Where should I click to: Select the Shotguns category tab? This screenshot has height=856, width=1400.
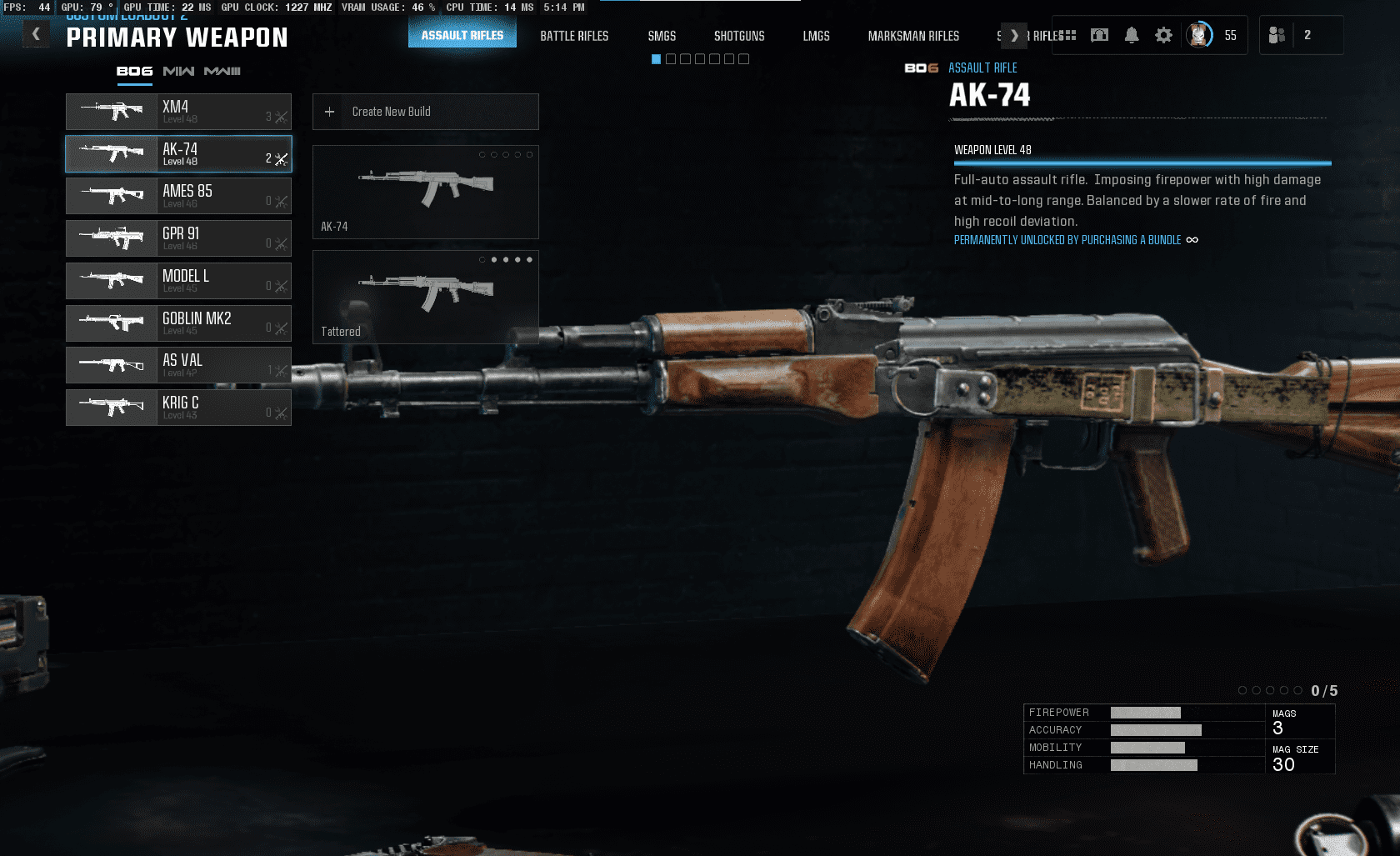coord(739,36)
